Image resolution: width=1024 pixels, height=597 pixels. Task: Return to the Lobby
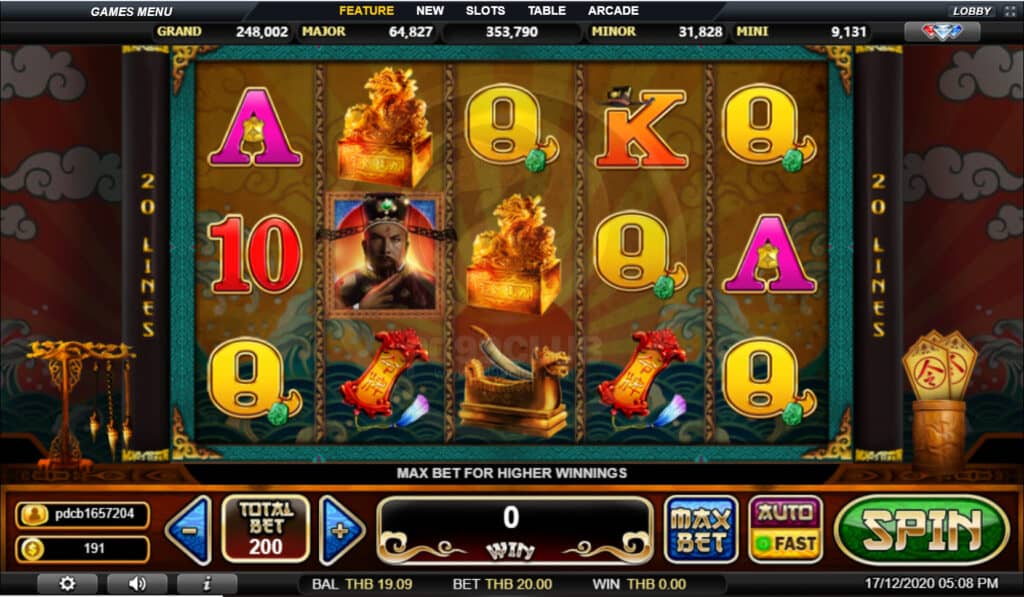point(971,11)
